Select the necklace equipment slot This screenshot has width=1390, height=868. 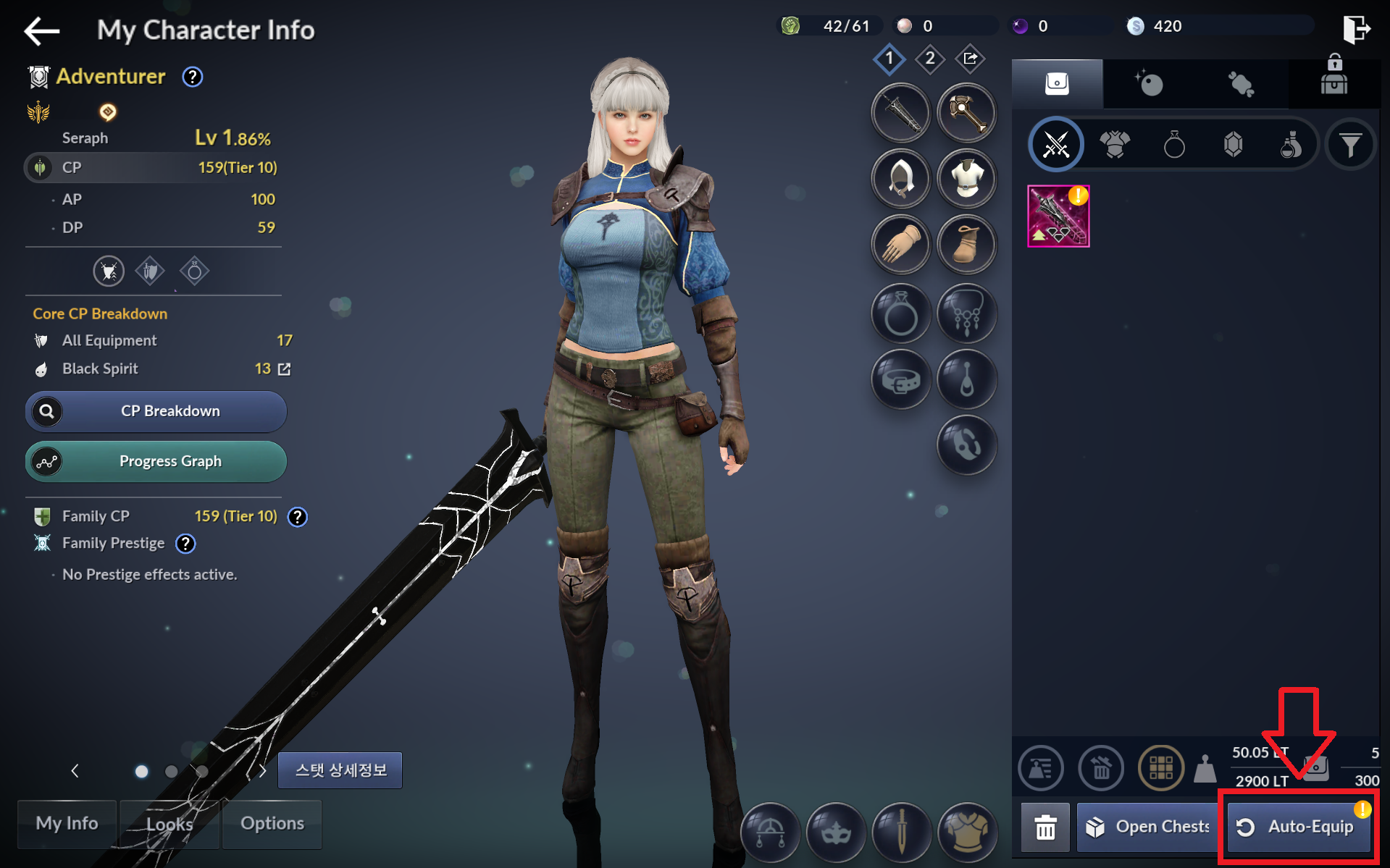(x=966, y=313)
